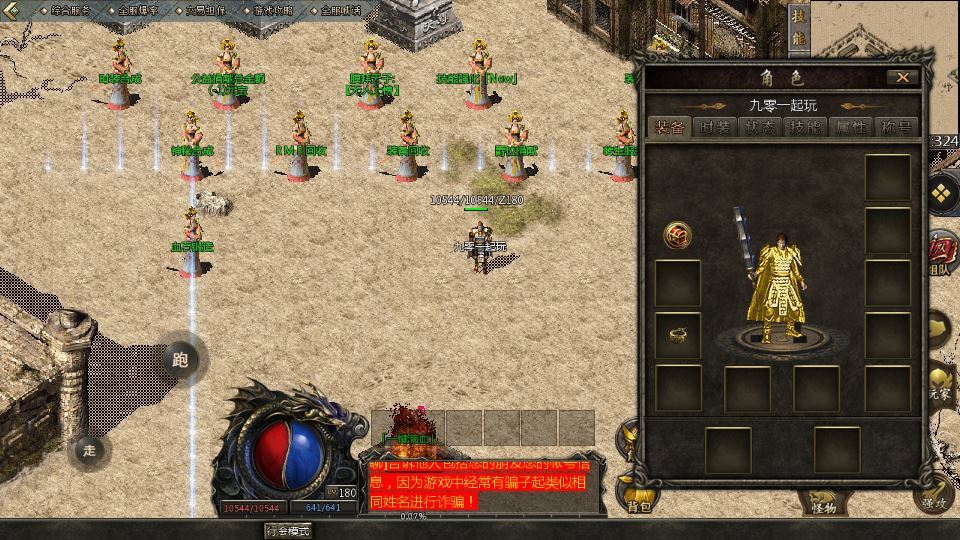Select the 怪物 monster button
This screenshot has height=540, width=960.
coord(823,506)
